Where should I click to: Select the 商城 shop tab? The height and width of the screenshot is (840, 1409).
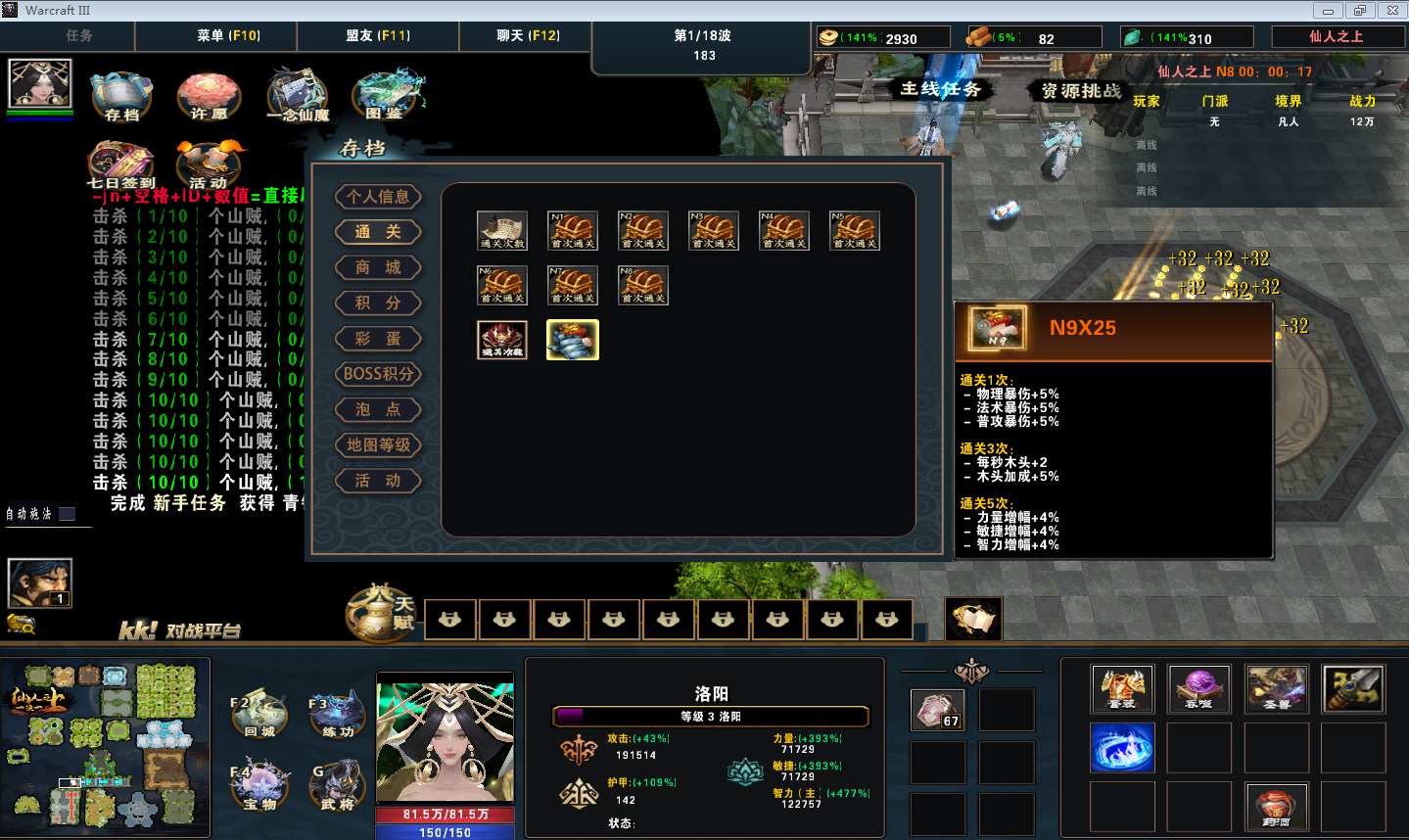pyautogui.click(x=378, y=267)
